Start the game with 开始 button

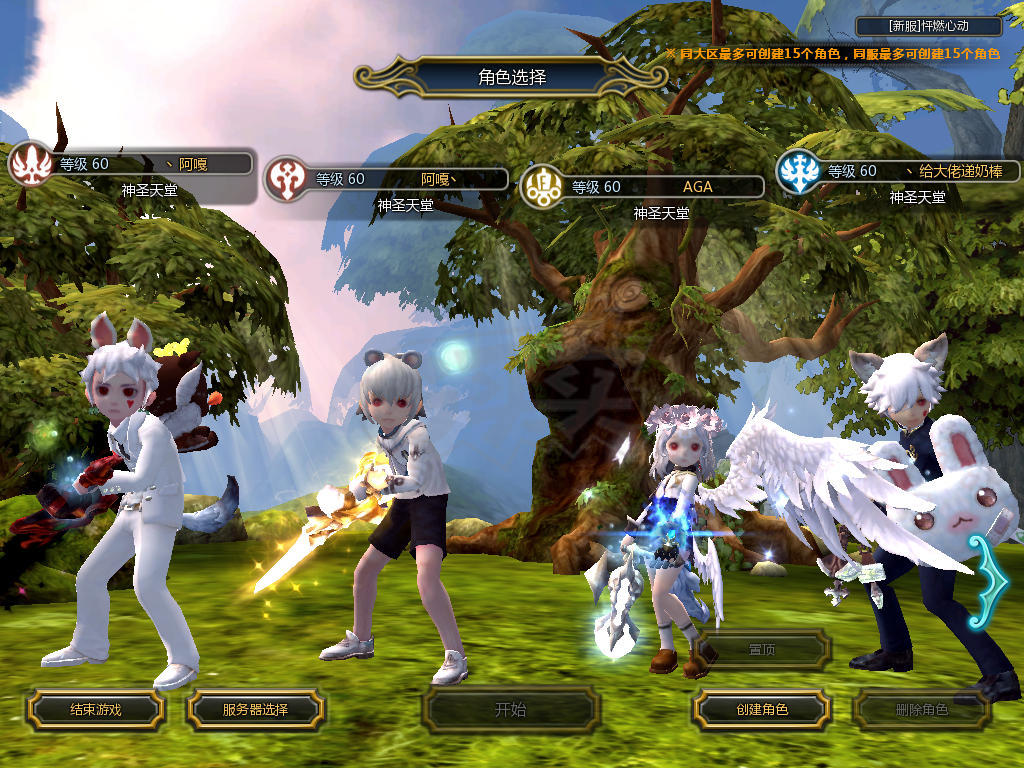[x=510, y=710]
